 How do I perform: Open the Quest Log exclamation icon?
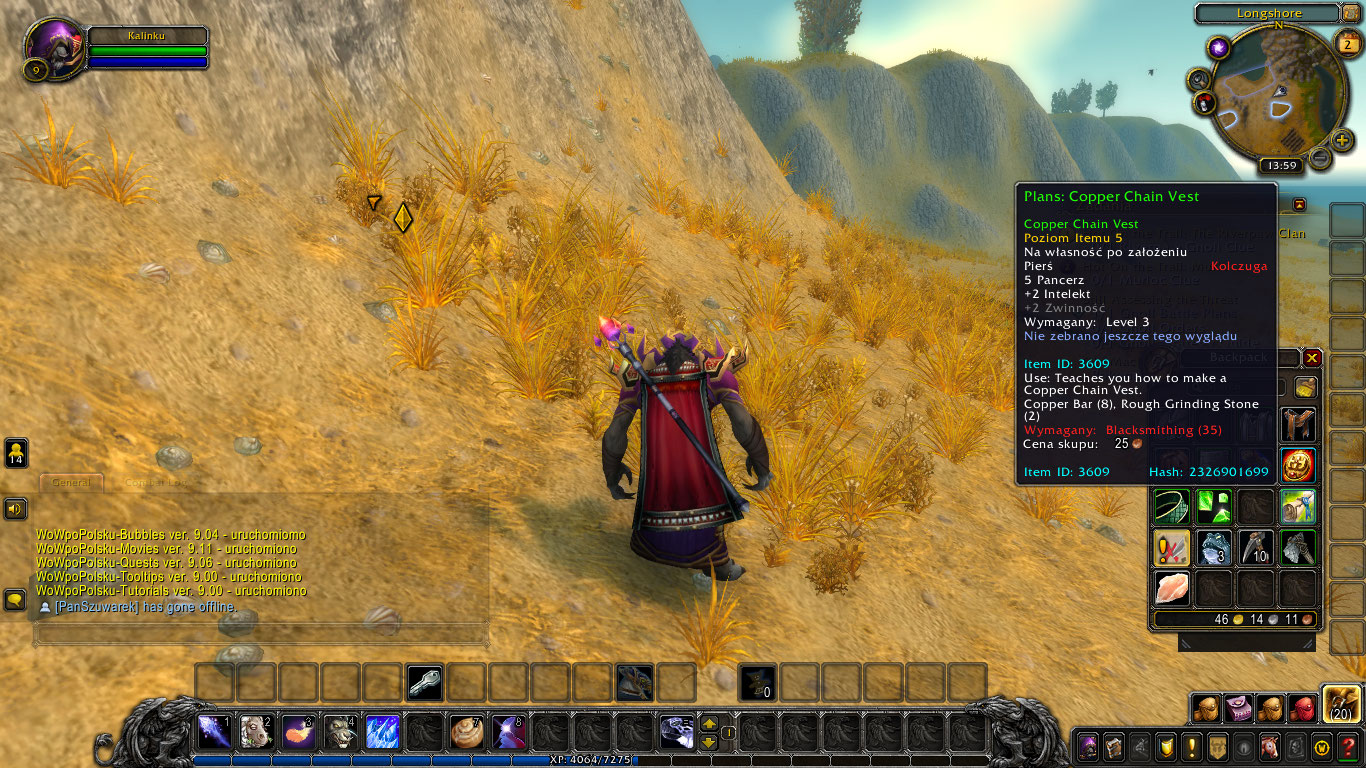tap(1192, 746)
